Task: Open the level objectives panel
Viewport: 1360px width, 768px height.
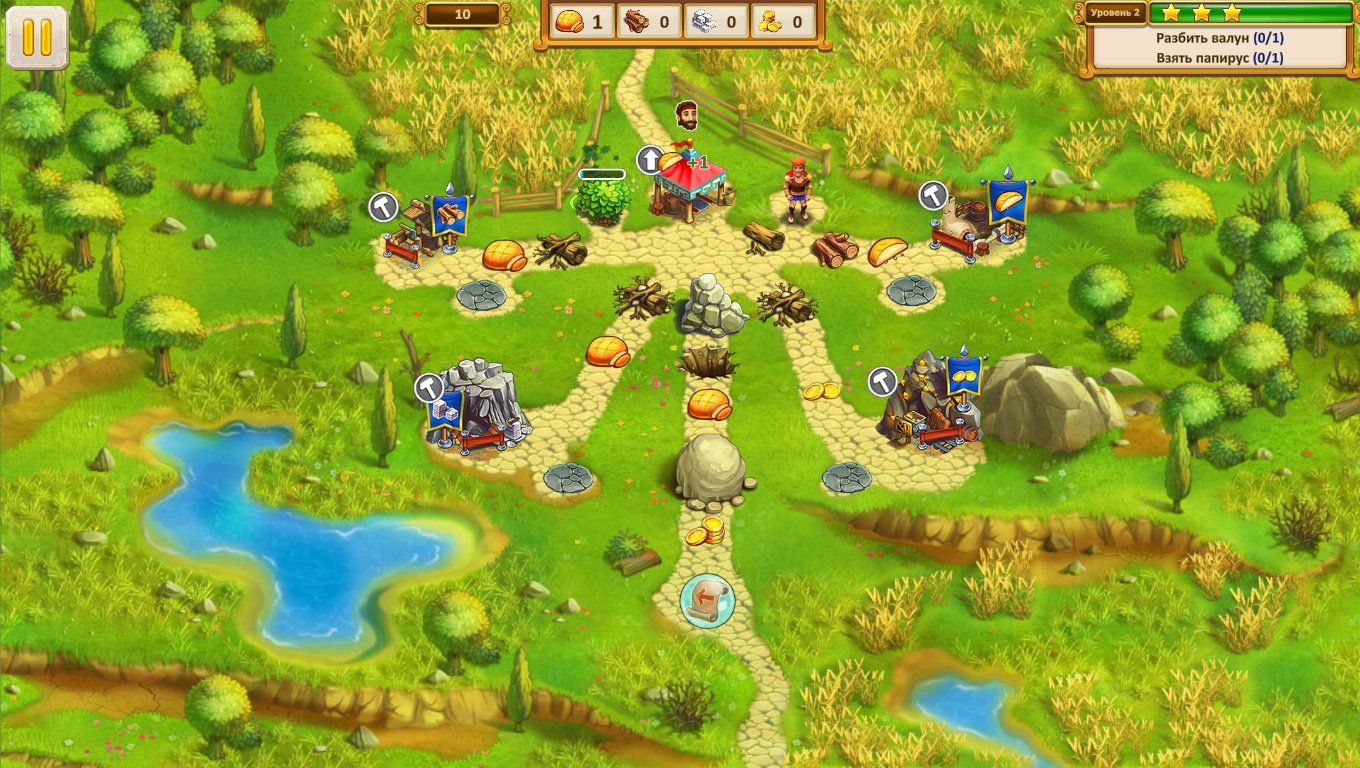Action: click(x=1219, y=48)
